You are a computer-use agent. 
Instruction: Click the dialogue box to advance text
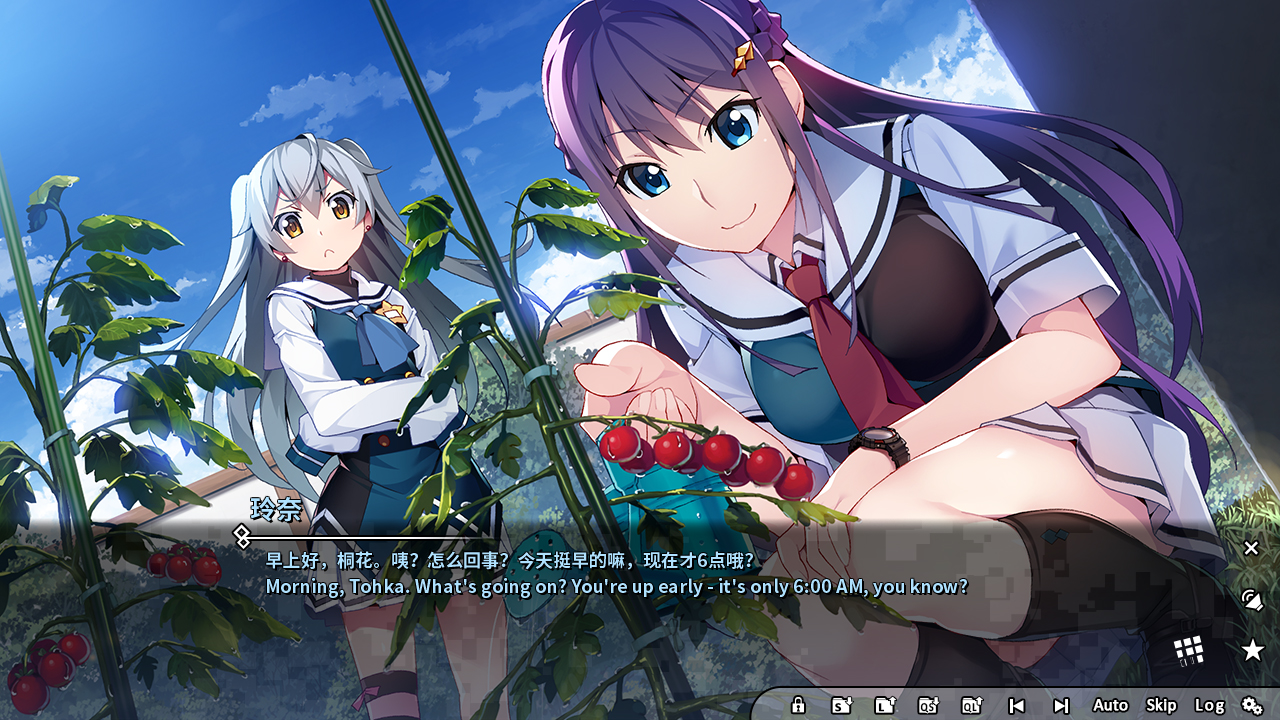[x=640, y=570]
